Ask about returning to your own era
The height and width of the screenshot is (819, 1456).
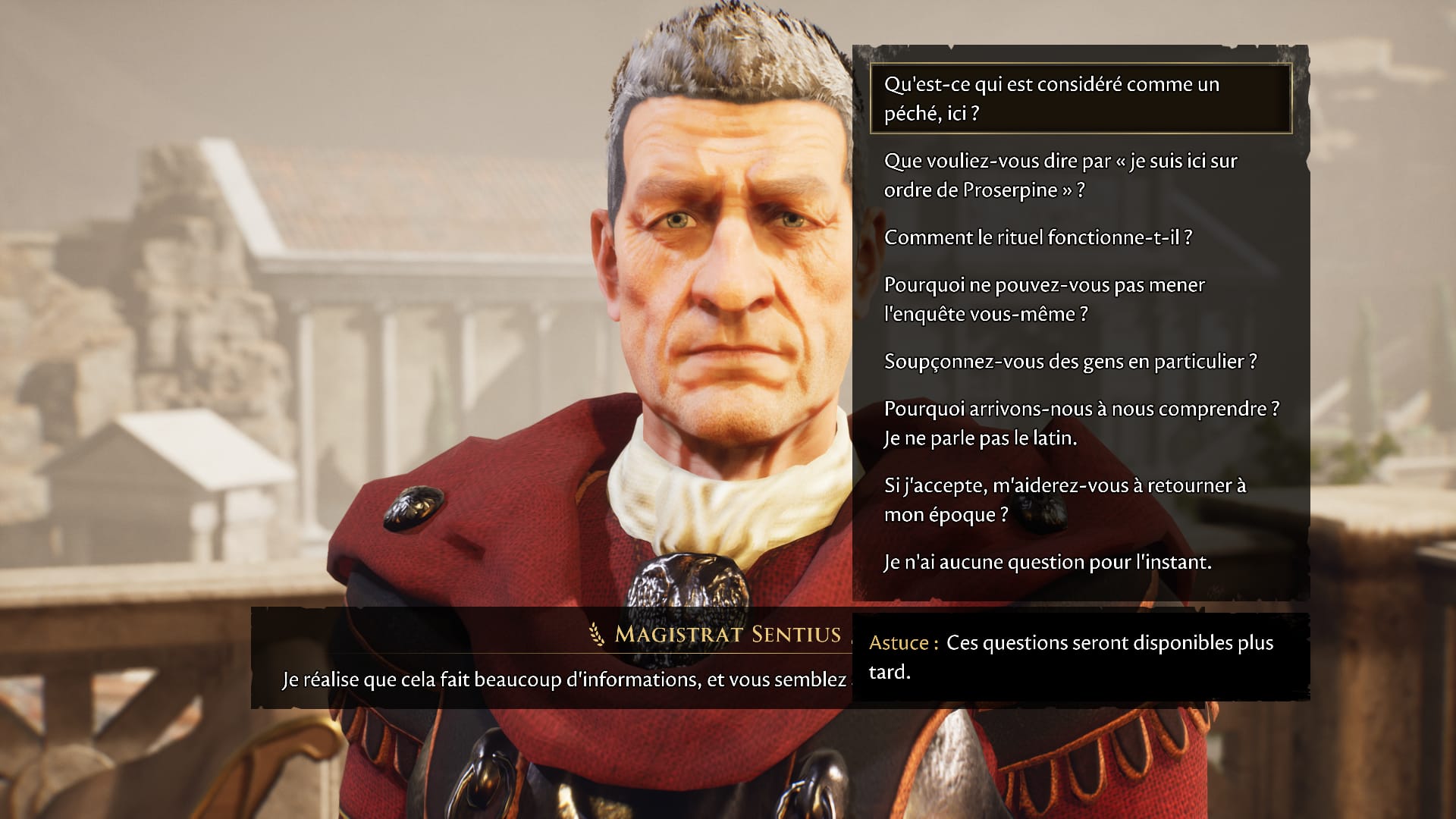tap(1064, 500)
